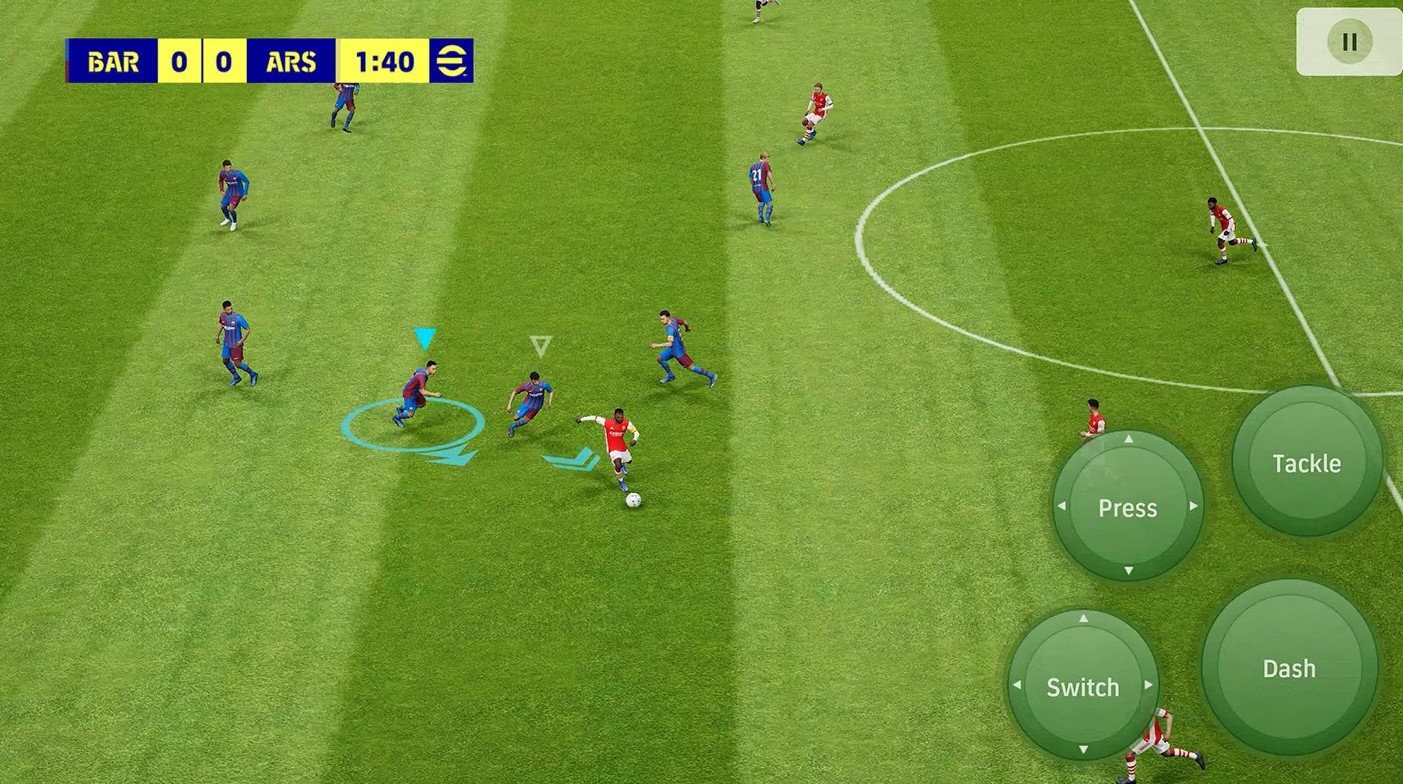This screenshot has height=784, width=1403.
Task: Tap the 0-0 score on the scoreboard
Action: coord(200,61)
